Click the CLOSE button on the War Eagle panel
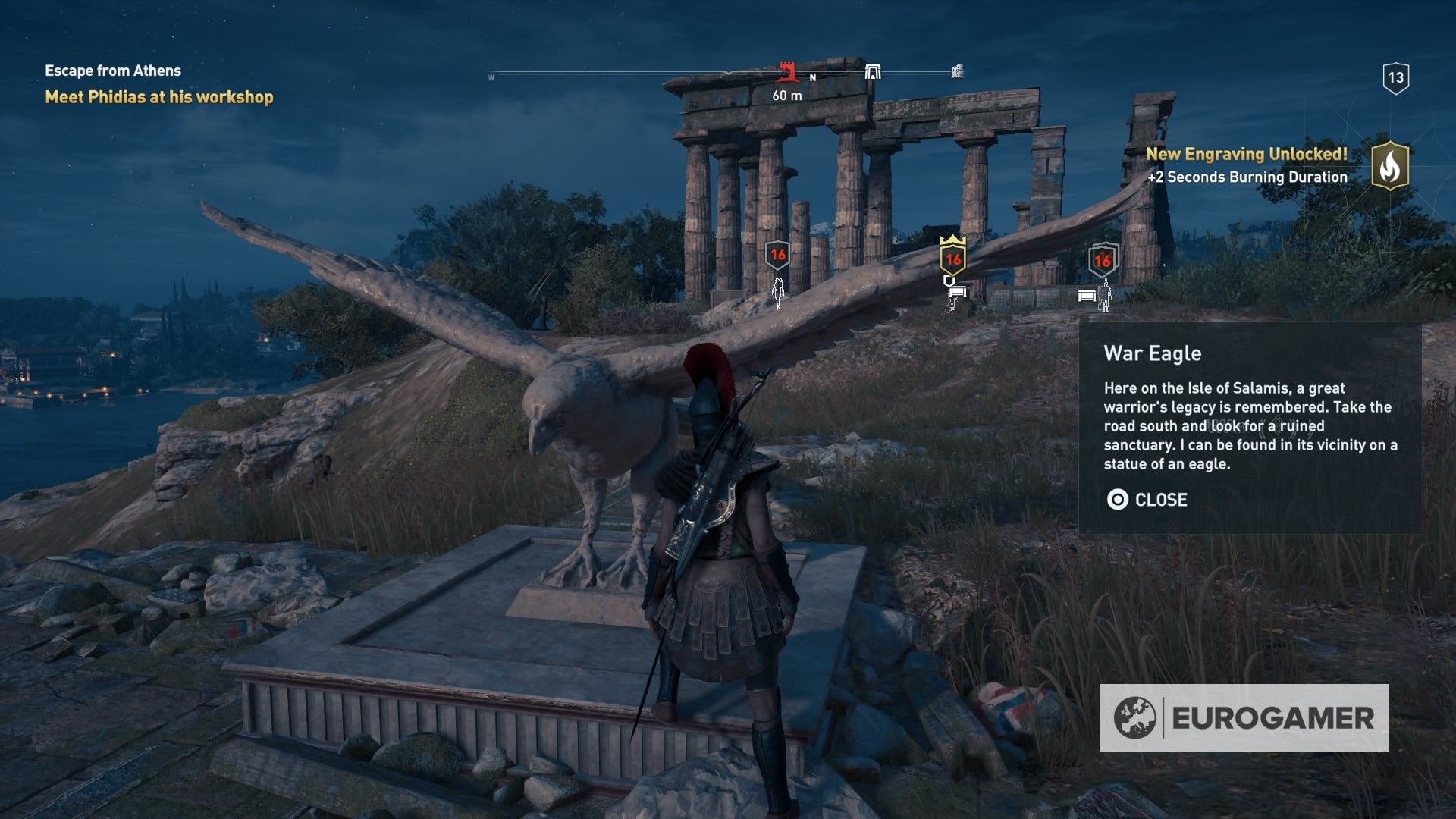This screenshot has height=819, width=1456. click(x=1160, y=499)
